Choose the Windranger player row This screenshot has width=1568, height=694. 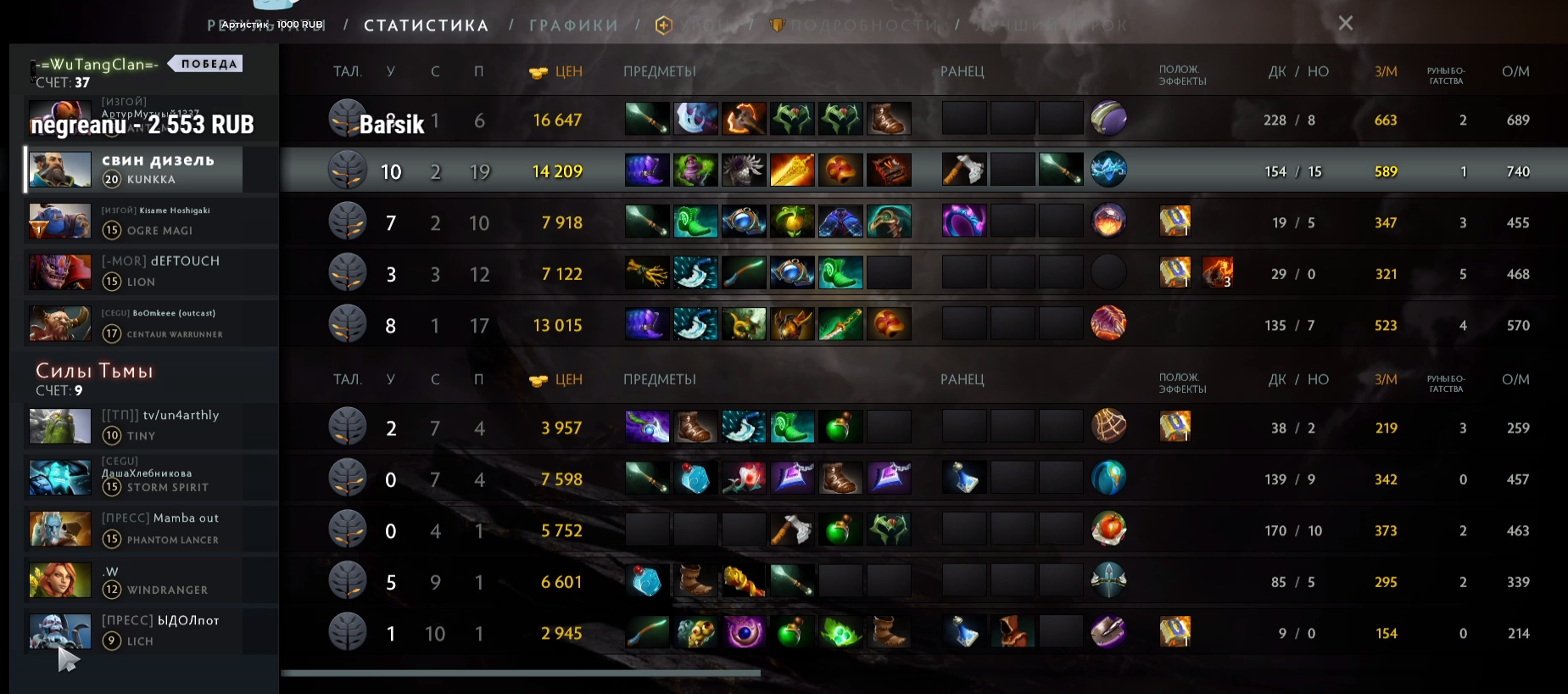[x=153, y=581]
